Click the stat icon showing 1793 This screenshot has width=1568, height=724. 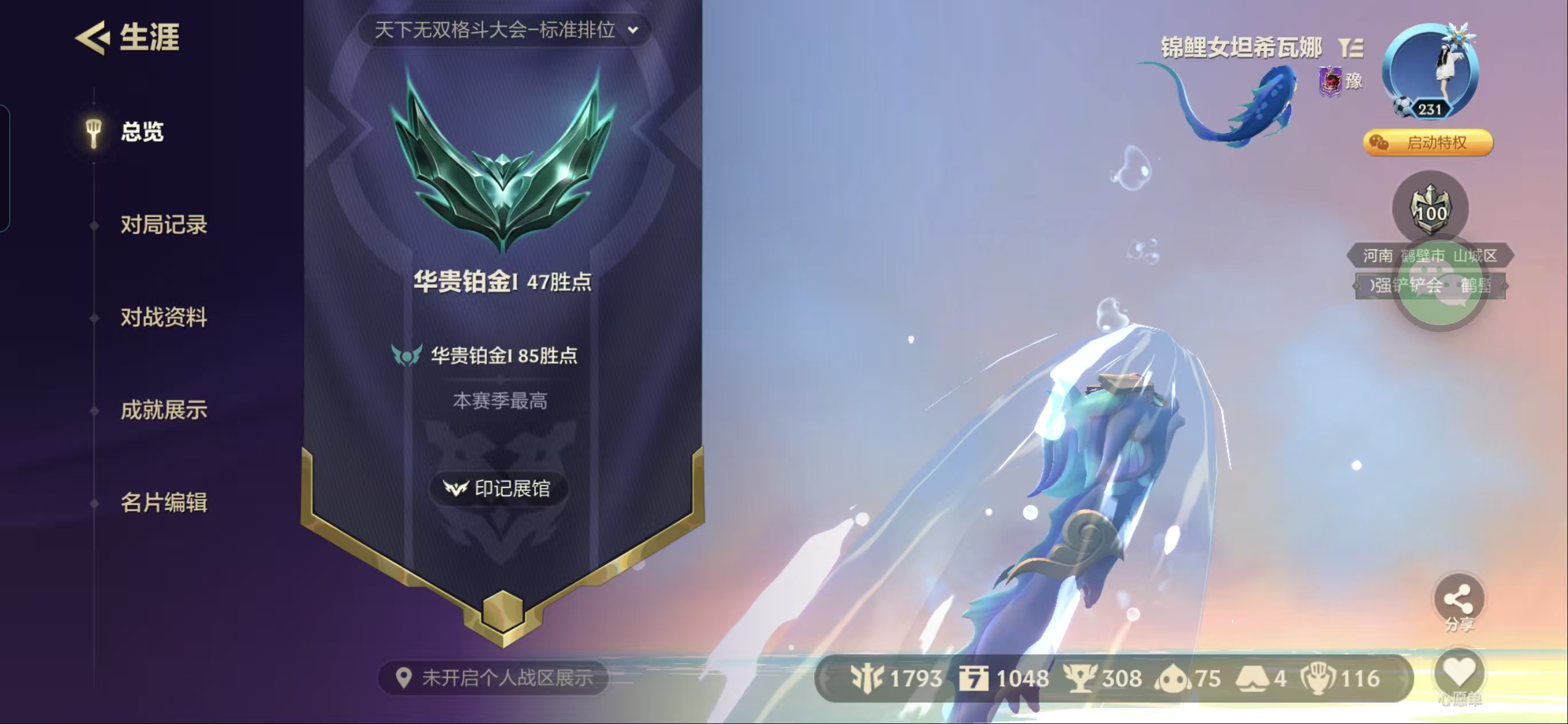point(868,677)
